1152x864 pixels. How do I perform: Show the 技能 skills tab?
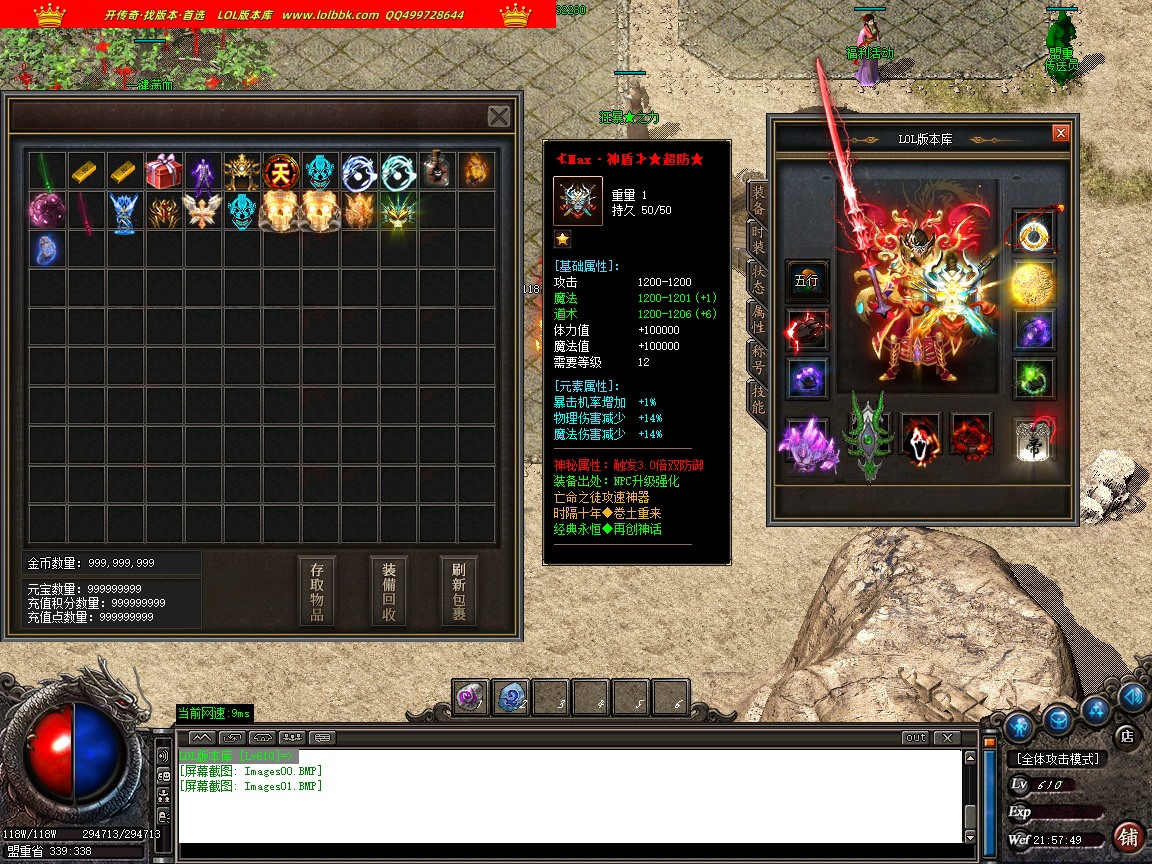759,399
